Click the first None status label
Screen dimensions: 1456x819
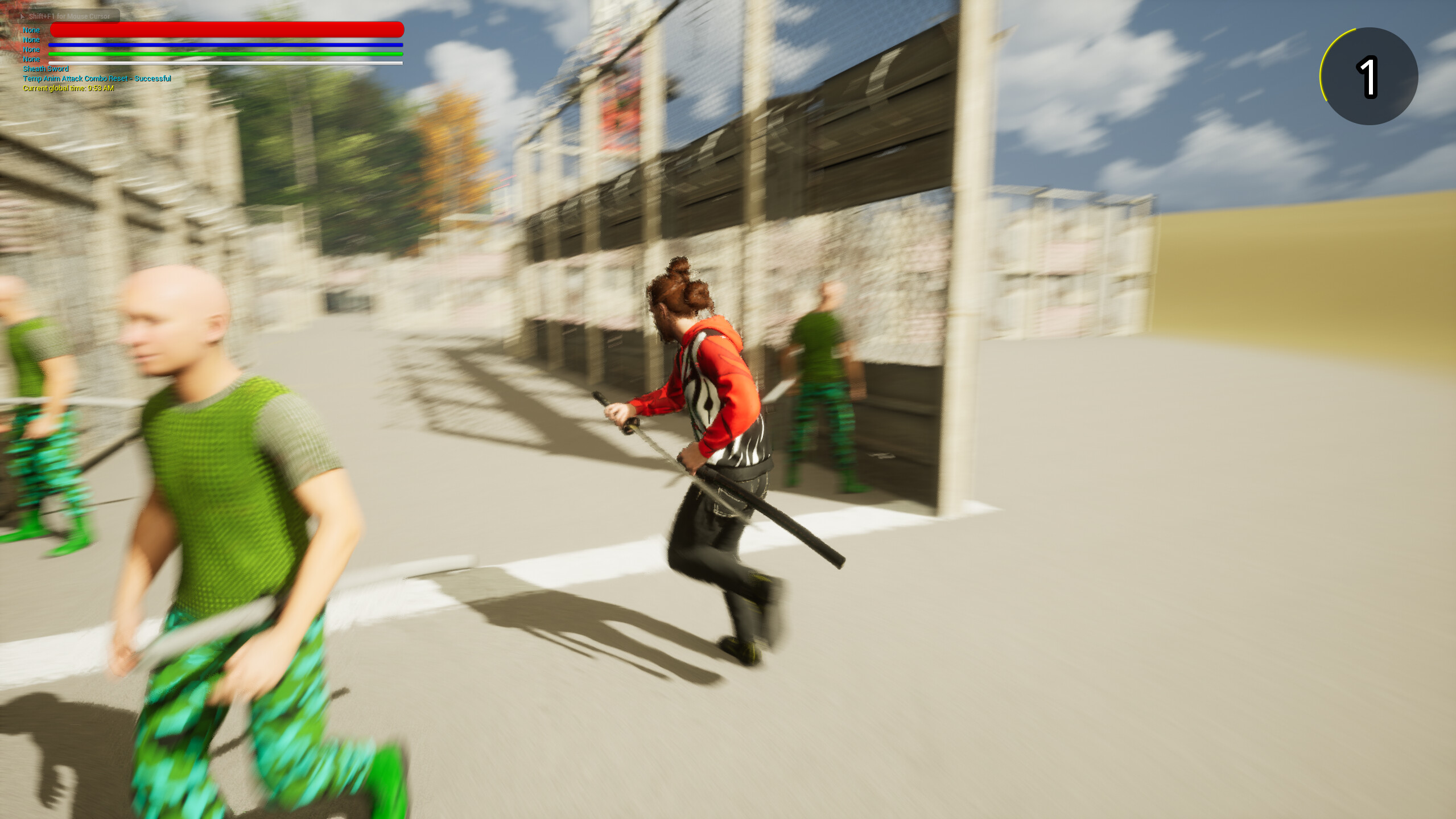pyautogui.click(x=31, y=30)
